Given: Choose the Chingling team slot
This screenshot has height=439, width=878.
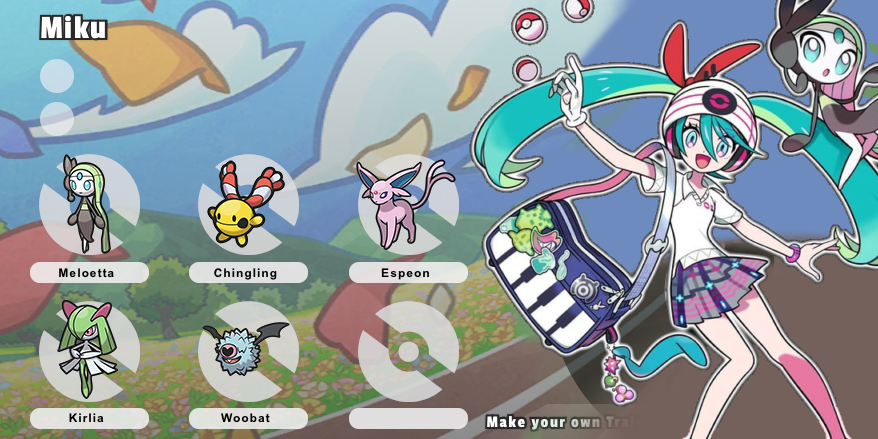Looking at the screenshot, I should point(247,205).
